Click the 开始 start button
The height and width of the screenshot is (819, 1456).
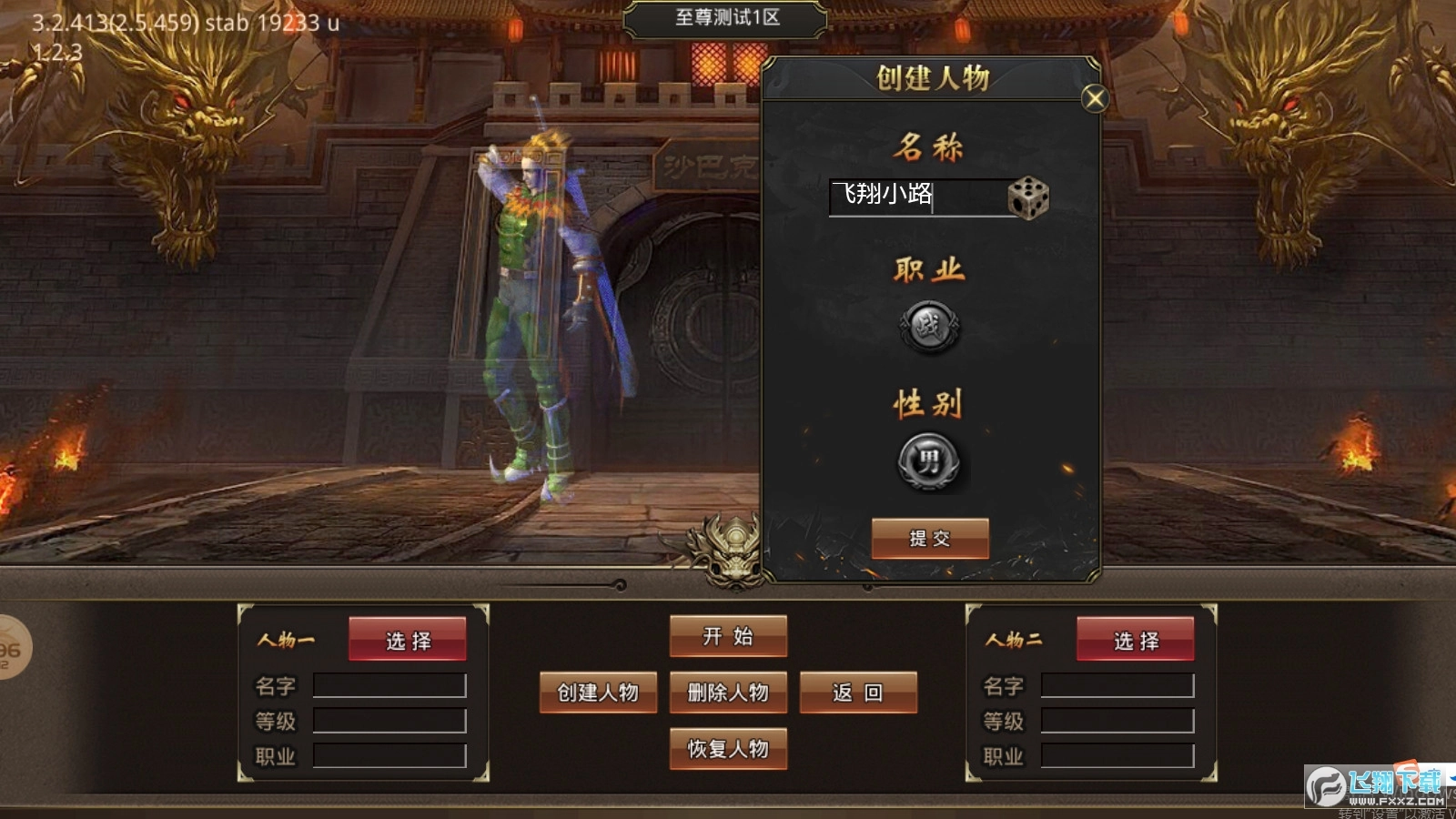[x=728, y=637]
